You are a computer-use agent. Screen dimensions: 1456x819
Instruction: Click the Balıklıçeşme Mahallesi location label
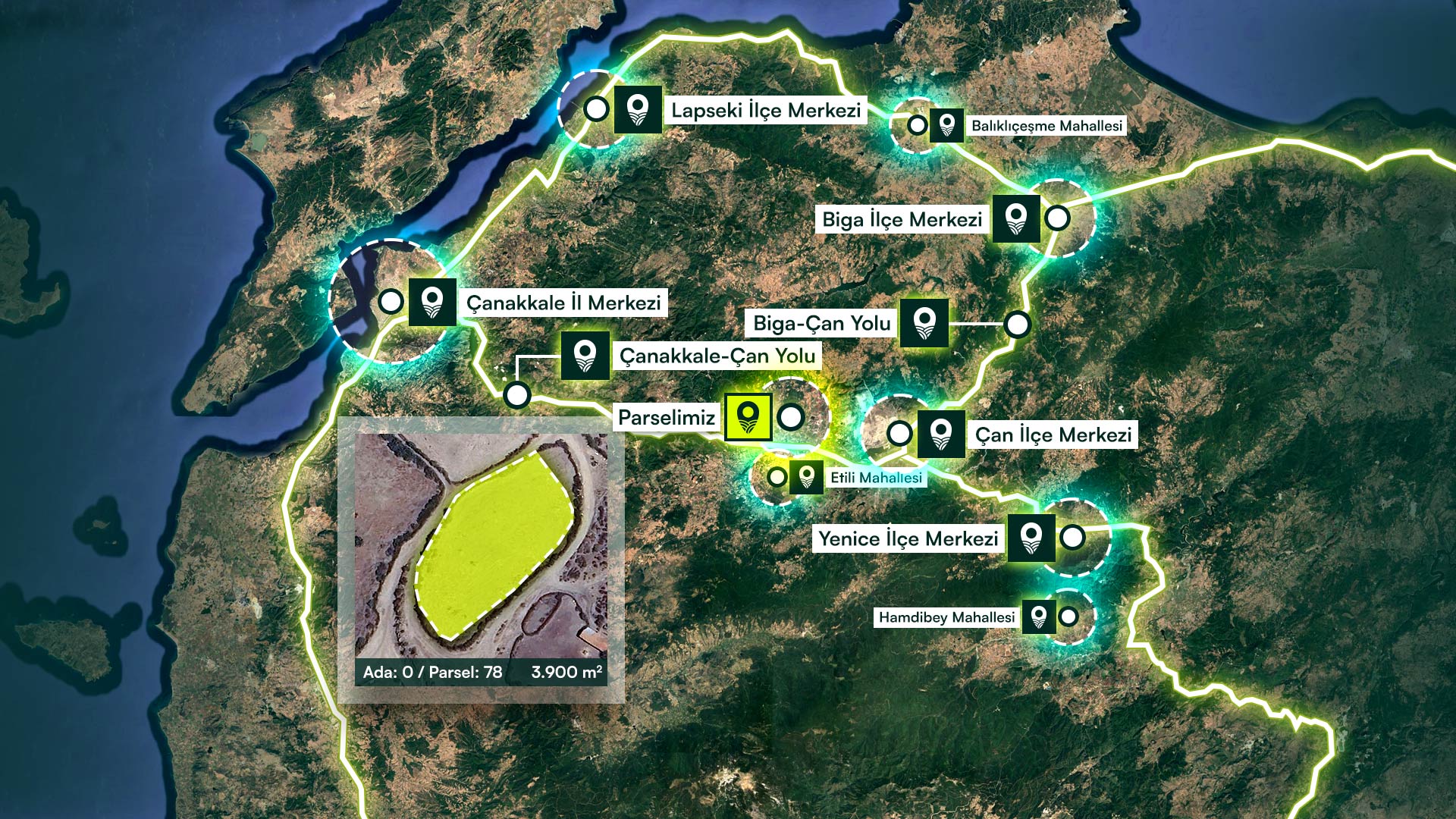pos(1046,126)
